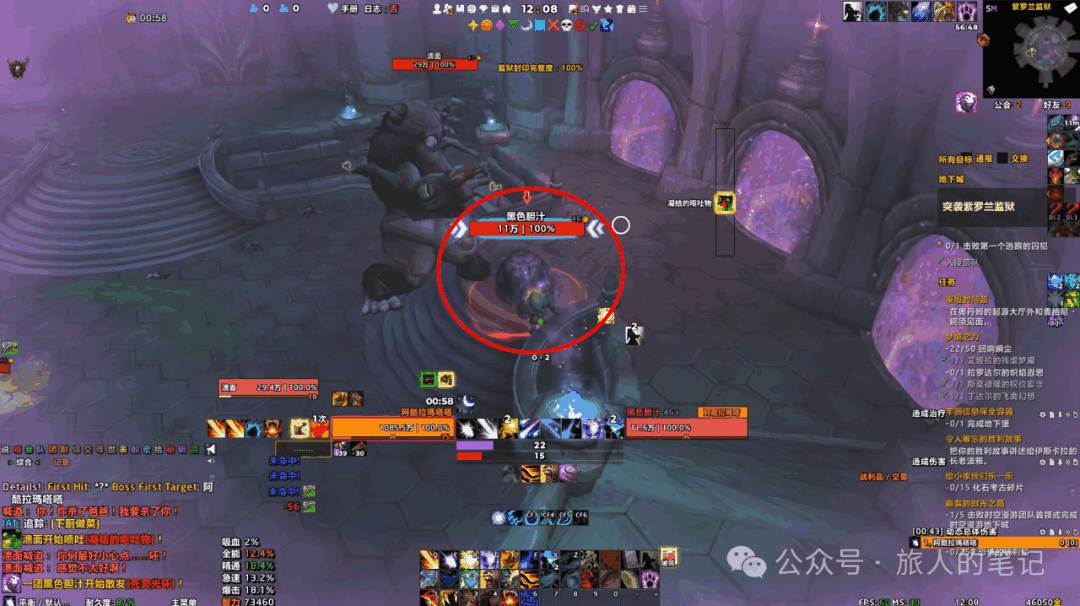Pick the orange circle raid marker
Screen dimensions: 1080x606
pyautogui.click(x=487, y=25)
